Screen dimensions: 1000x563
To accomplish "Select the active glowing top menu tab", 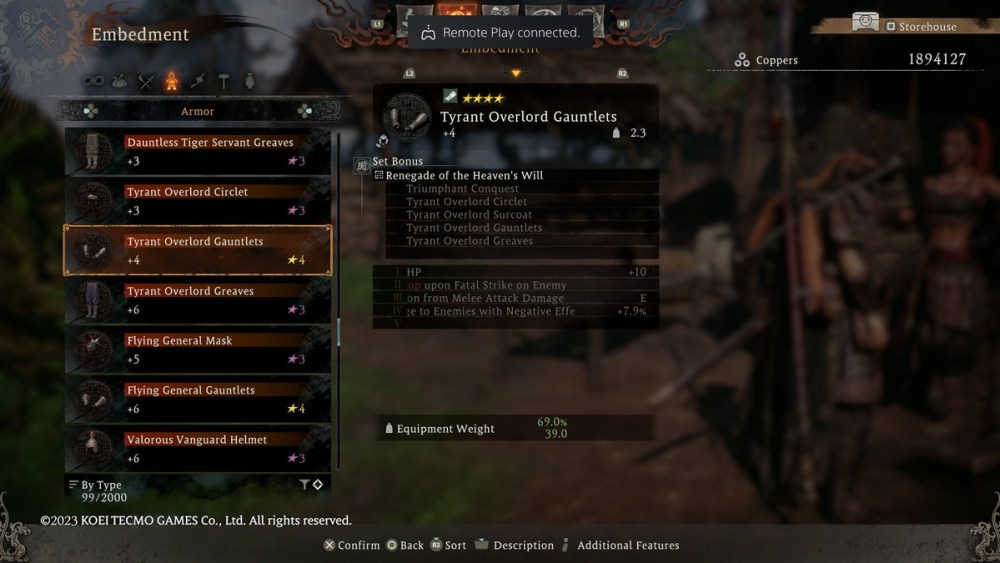I will point(457,14).
